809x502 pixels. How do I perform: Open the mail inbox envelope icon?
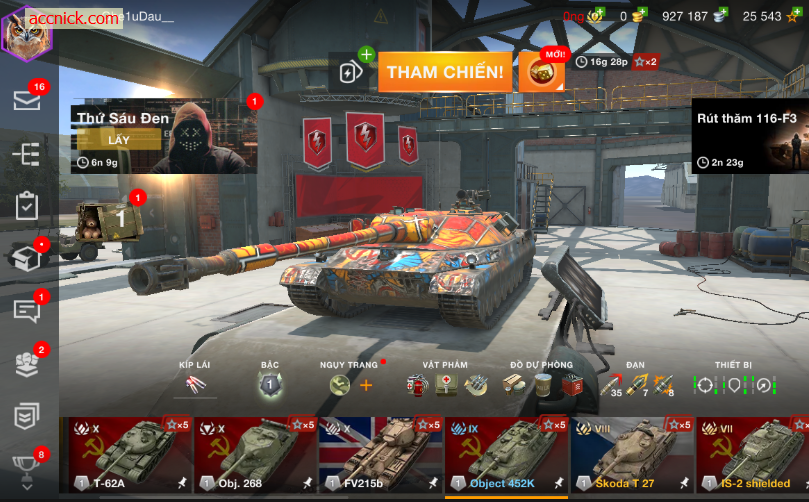(27, 100)
